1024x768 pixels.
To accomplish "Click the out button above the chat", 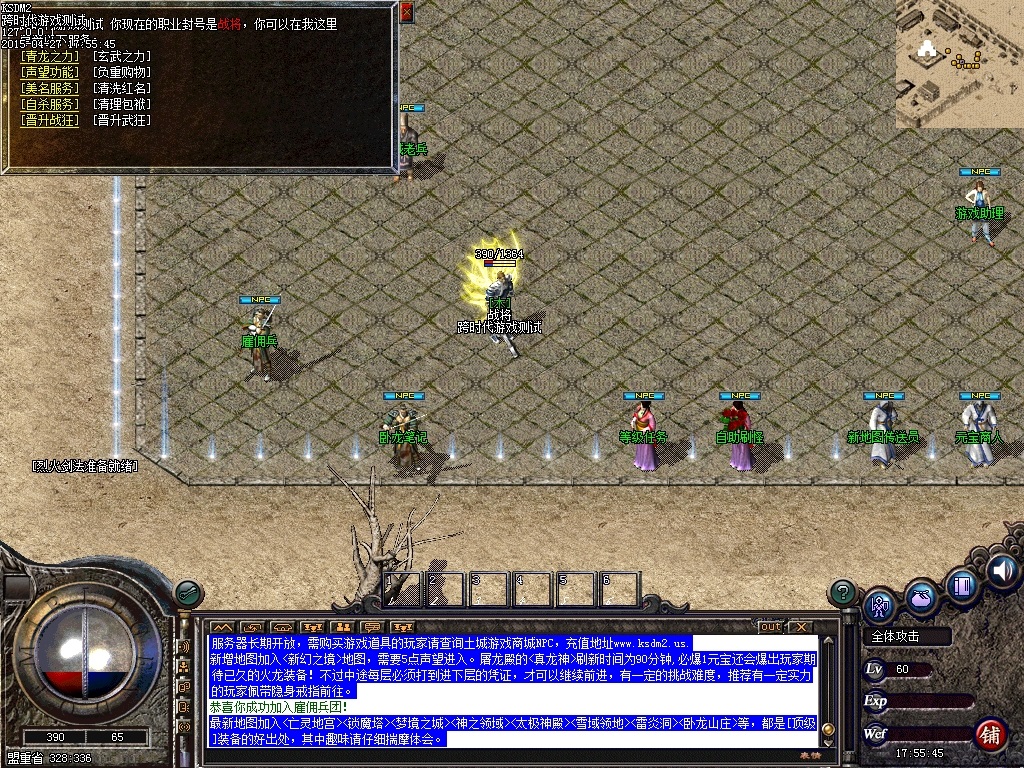I will pyautogui.click(x=770, y=627).
